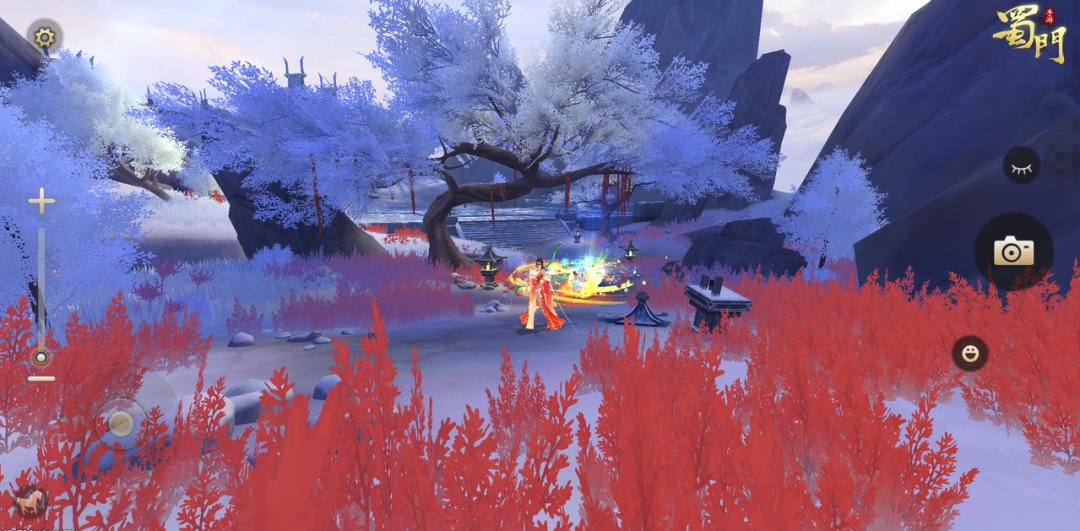1080x531 pixels.
Task: Click the virtual joystick knob
Action: [121, 423]
